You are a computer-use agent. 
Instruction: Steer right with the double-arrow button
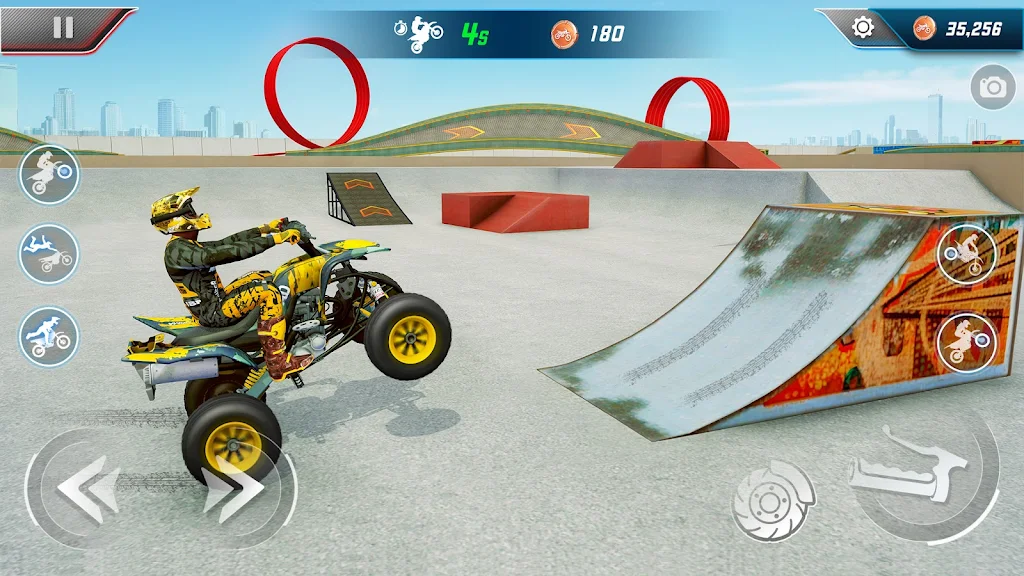click(x=235, y=490)
